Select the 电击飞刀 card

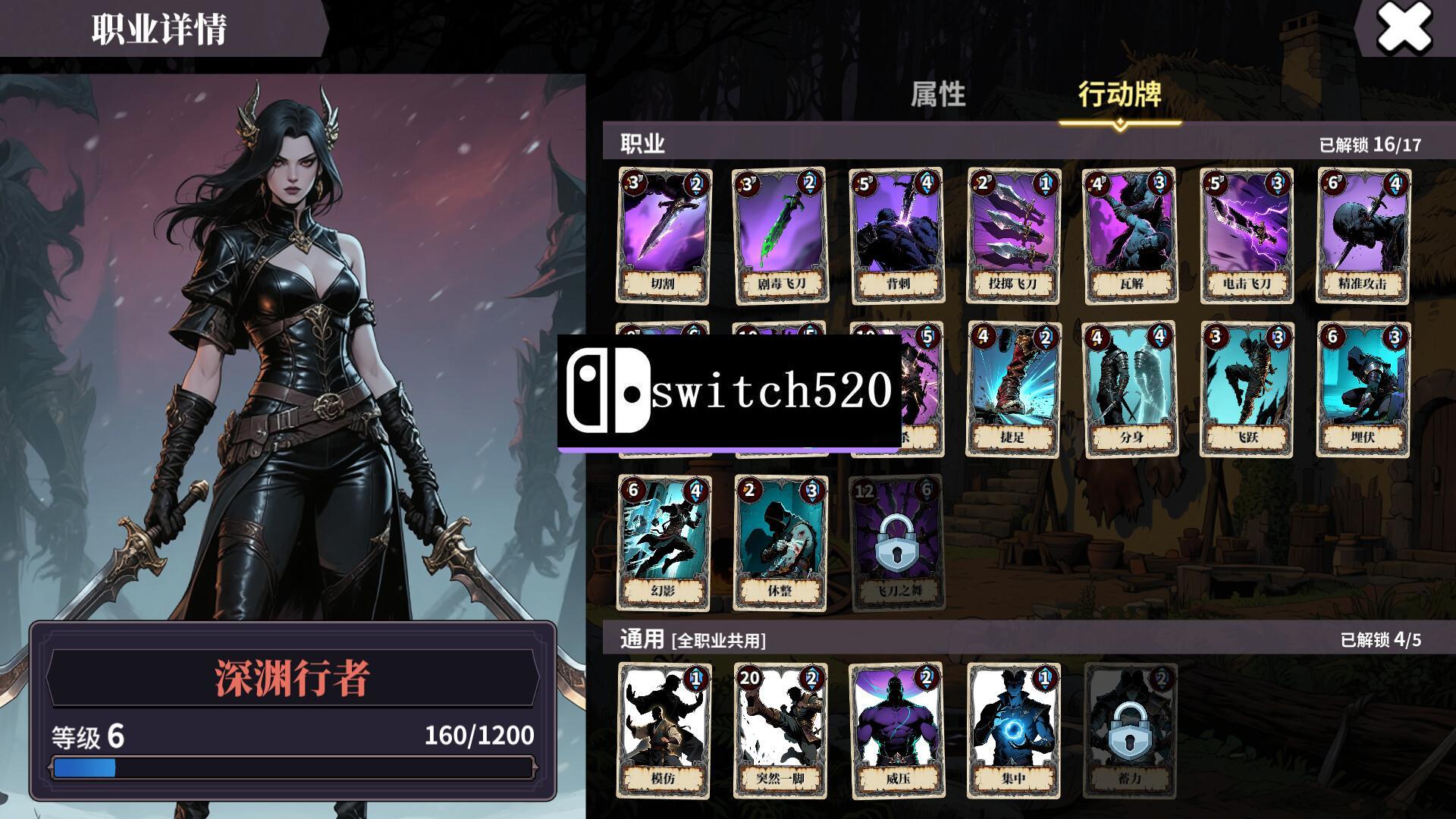click(1247, 235)
